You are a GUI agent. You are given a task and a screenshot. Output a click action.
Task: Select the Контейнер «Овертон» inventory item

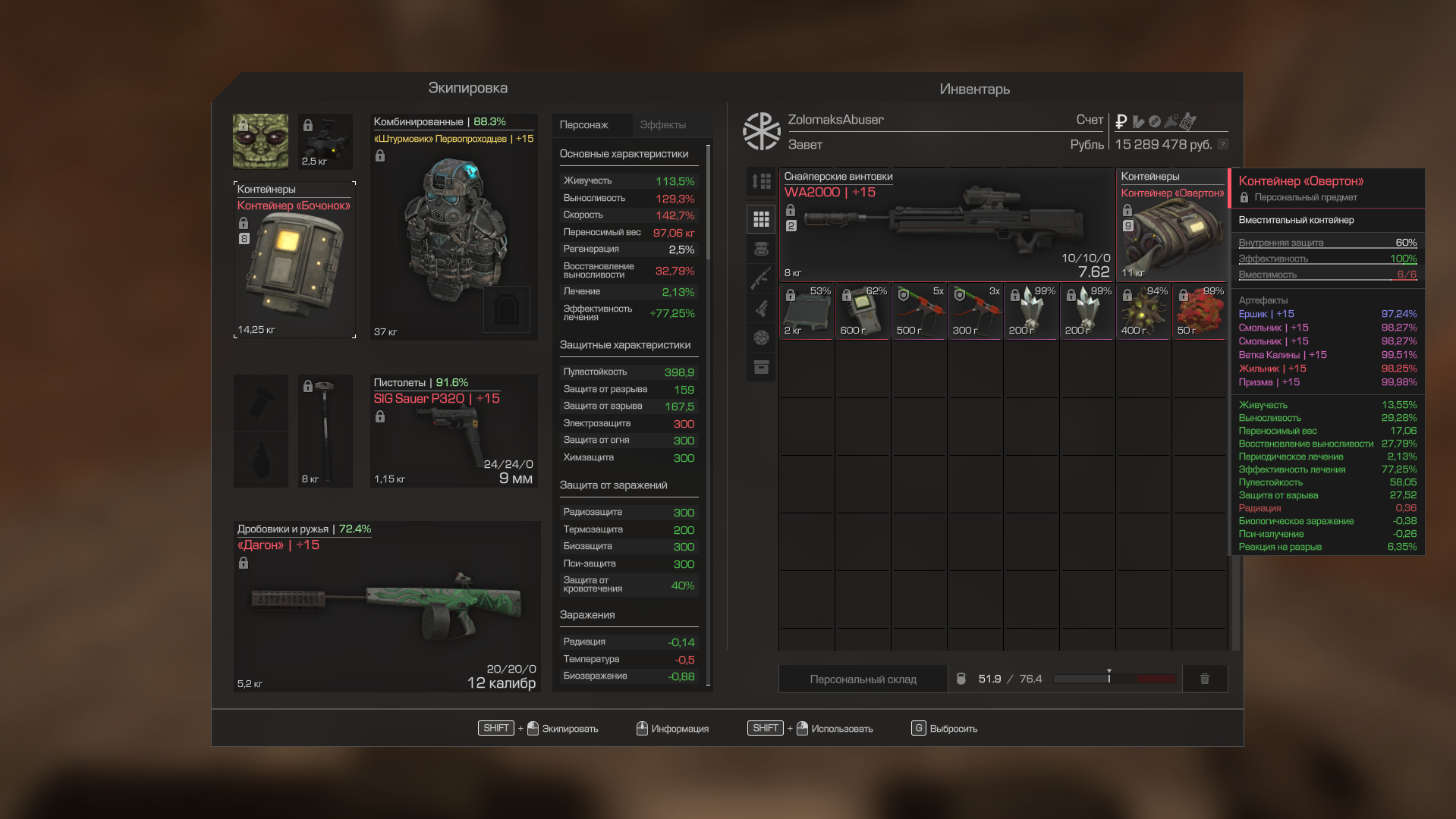point(1171,224)
